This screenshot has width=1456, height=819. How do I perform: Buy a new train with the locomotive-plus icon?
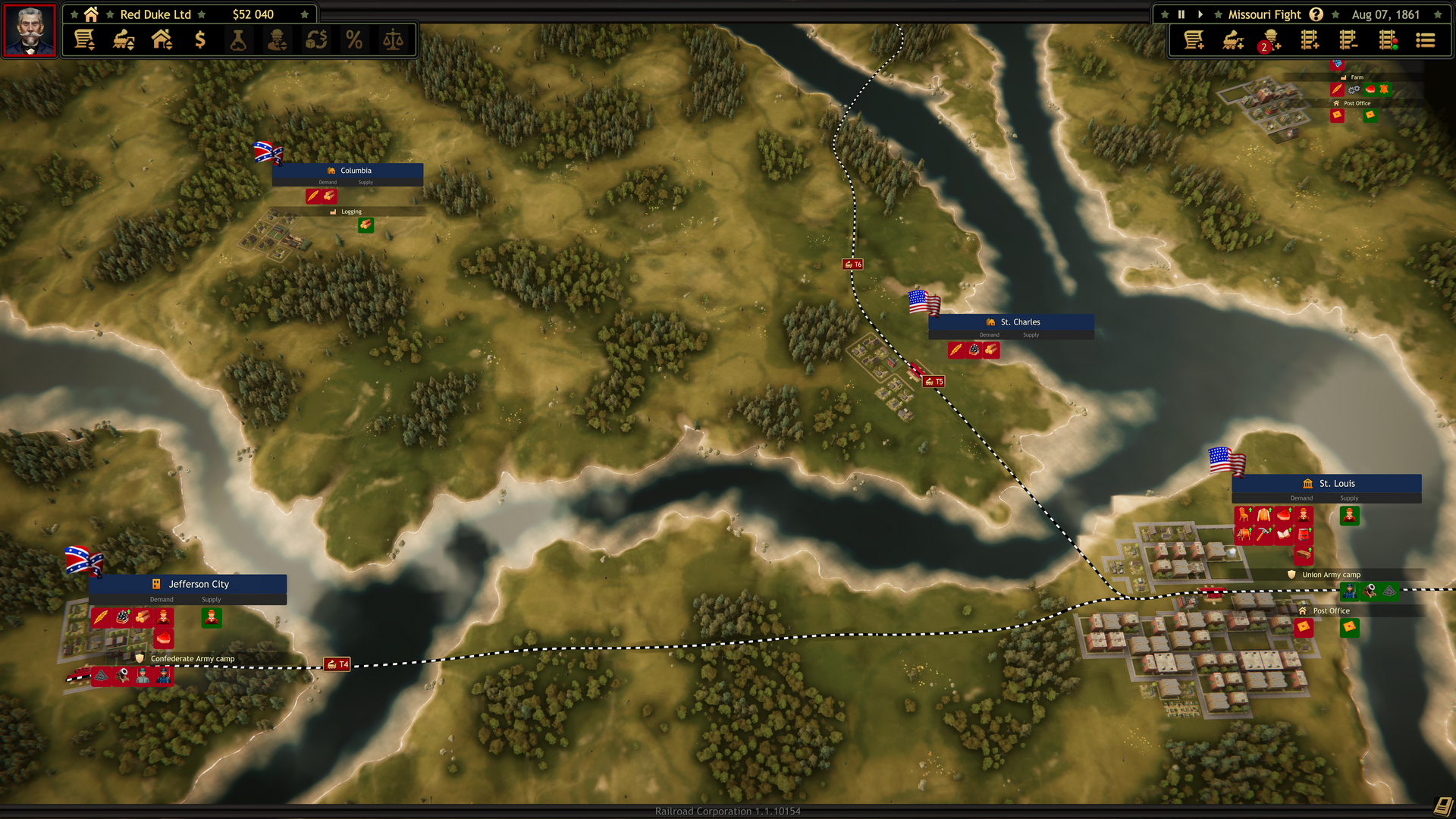click(1232, 40)
